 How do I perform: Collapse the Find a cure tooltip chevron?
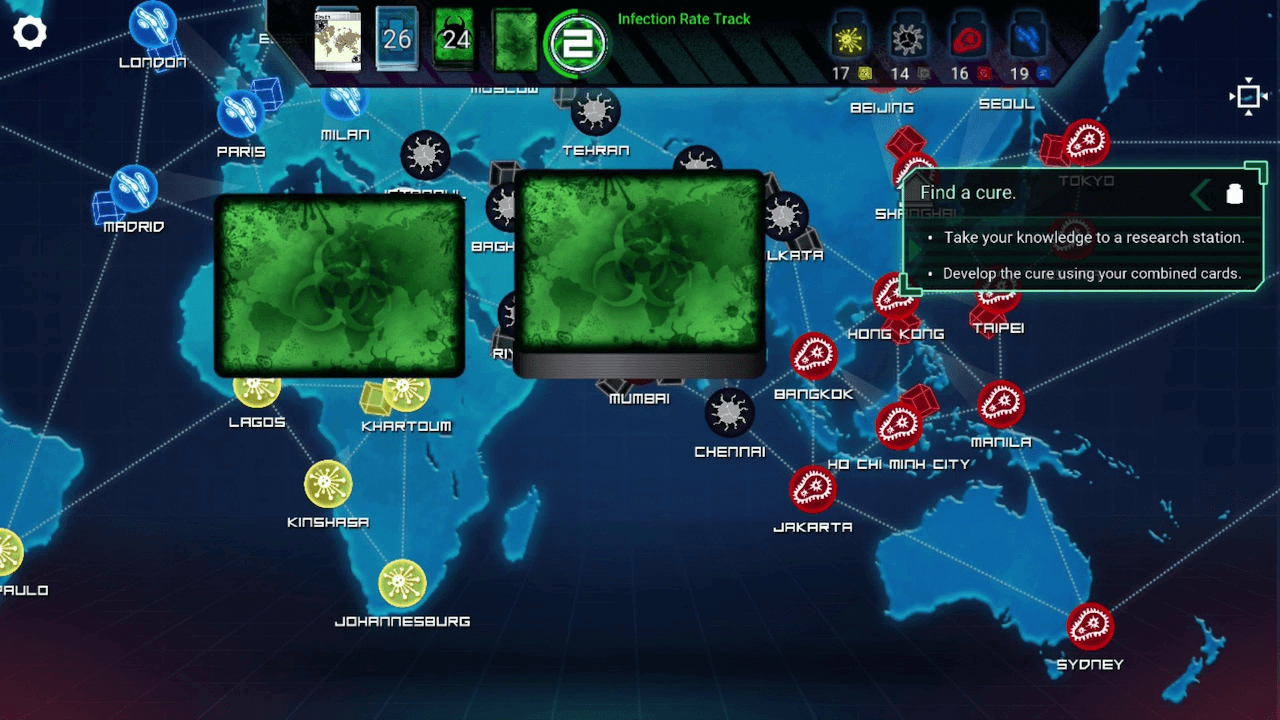tap(1200, 194)
